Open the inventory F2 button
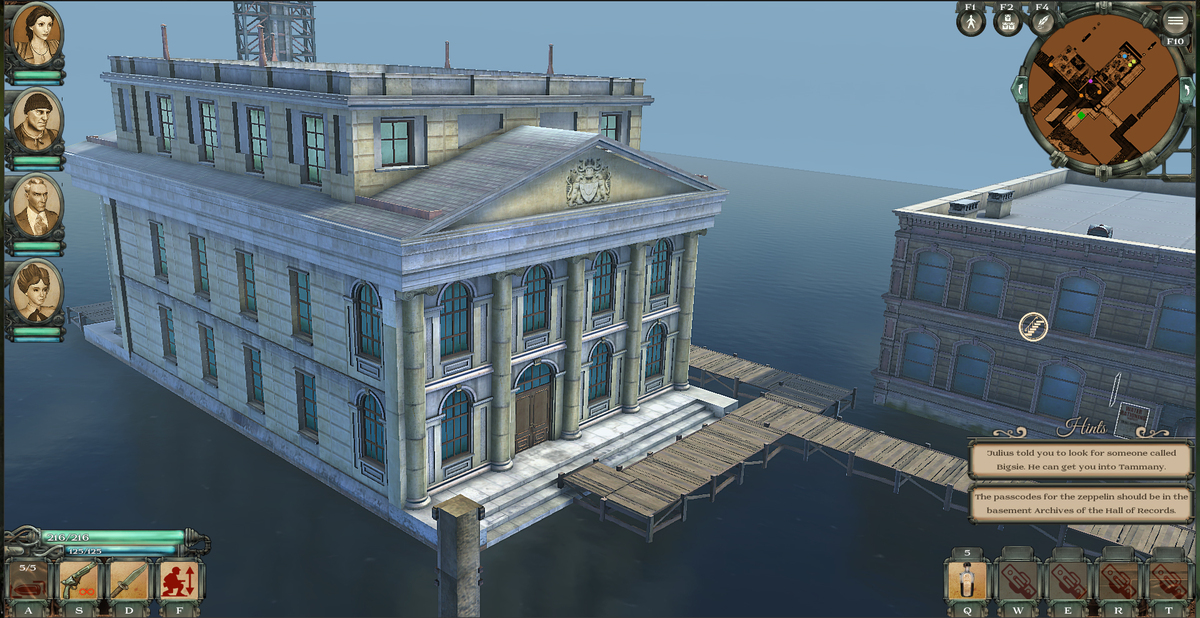 (x=1007, y=22)
